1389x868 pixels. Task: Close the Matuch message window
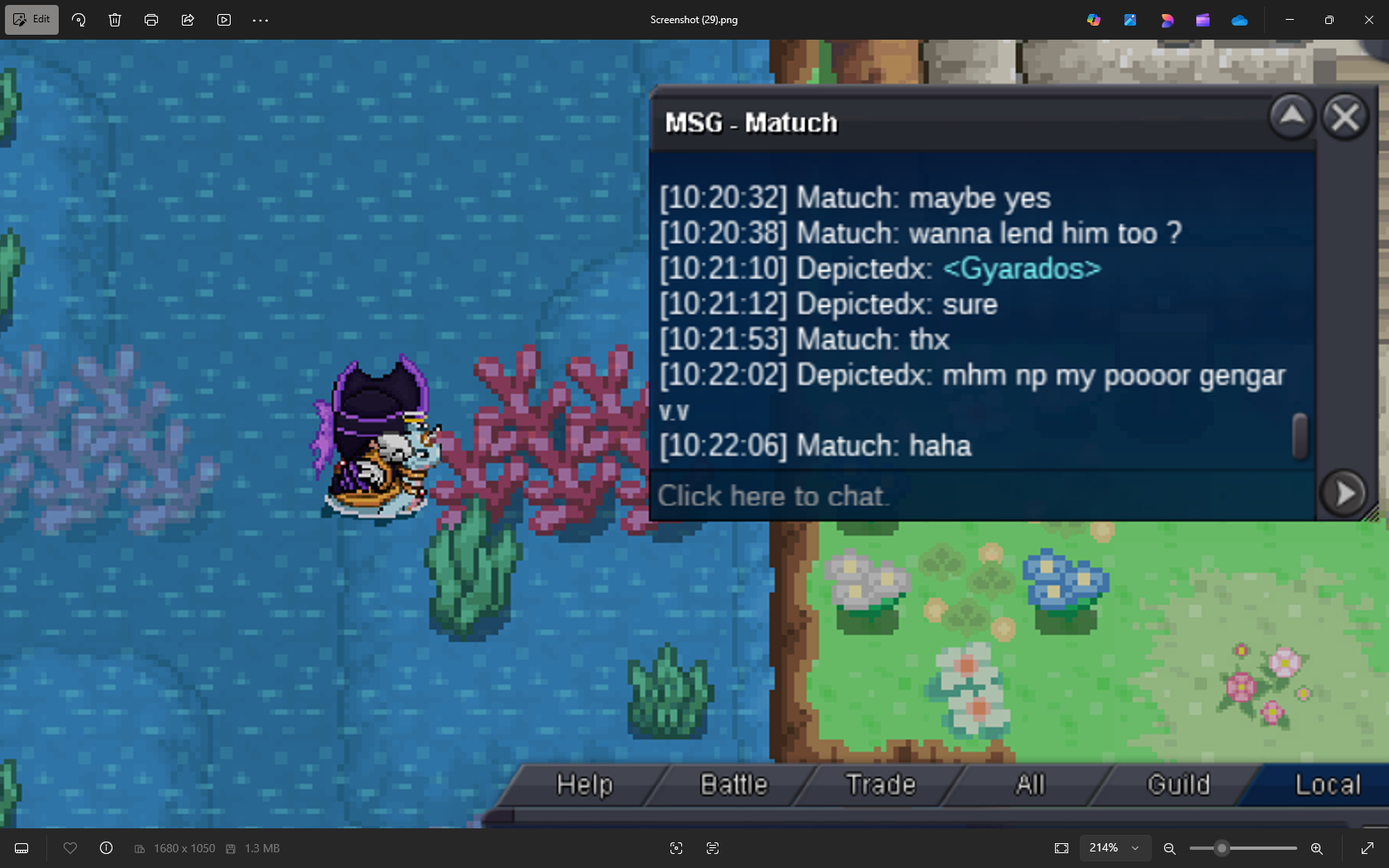pos(1345,117)
